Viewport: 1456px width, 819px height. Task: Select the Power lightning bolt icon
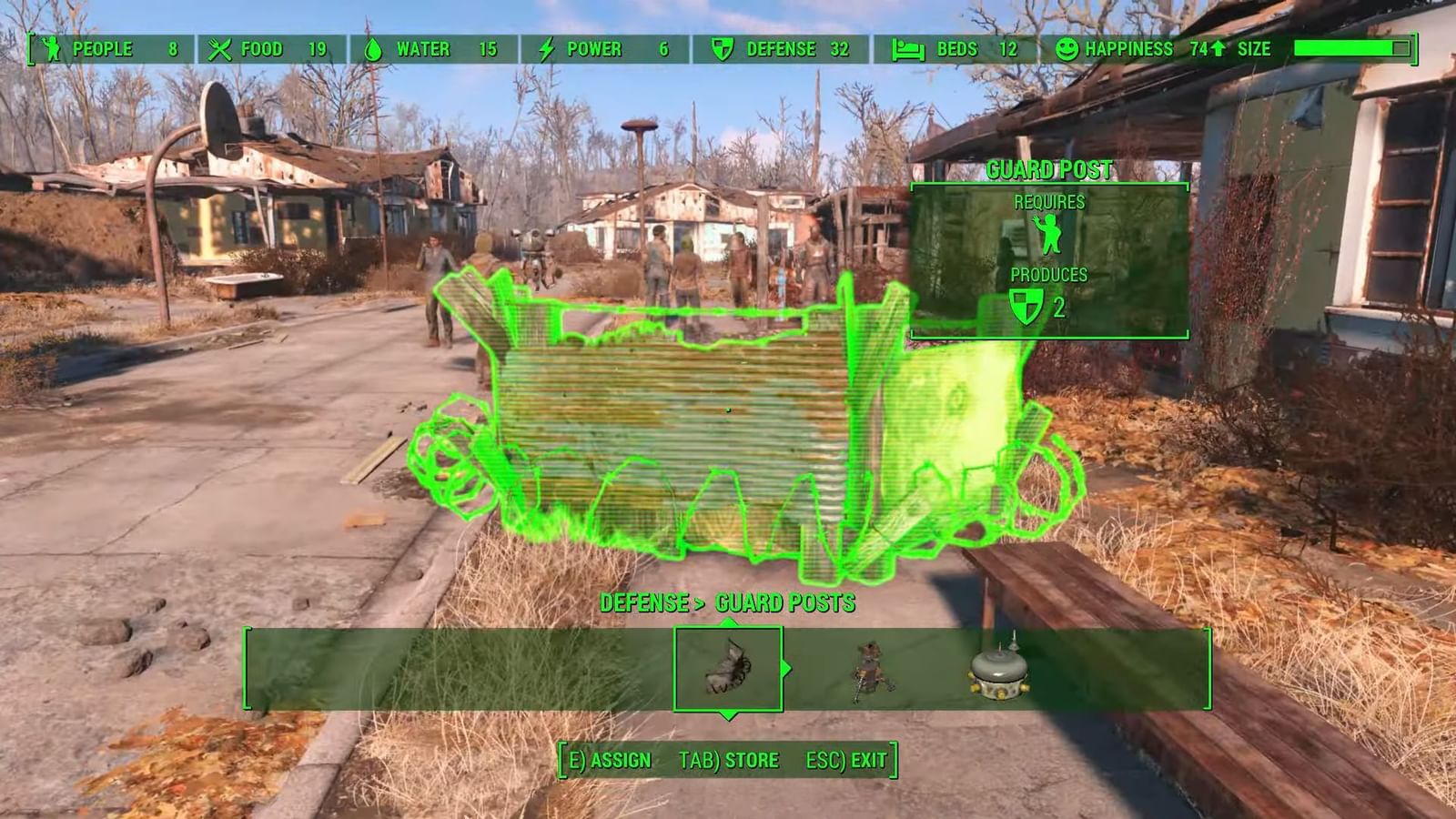click(x=547, y=49)
